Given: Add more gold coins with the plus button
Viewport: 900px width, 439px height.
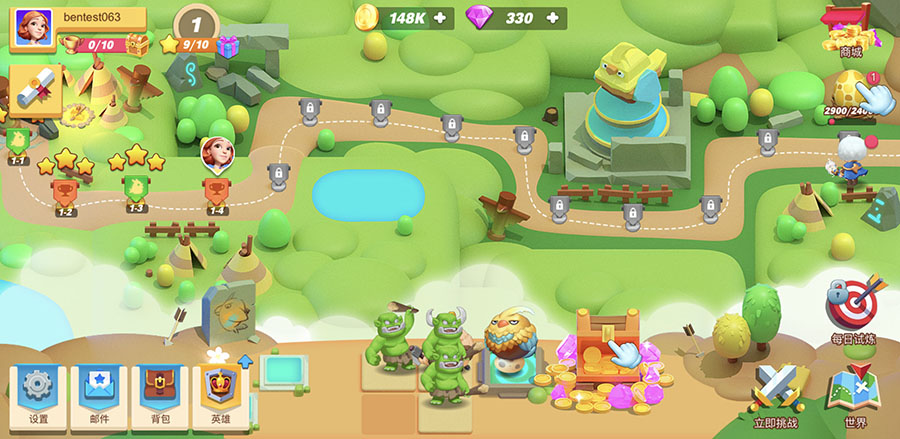Looking at the screenshot, I should (x=440, y=18).
